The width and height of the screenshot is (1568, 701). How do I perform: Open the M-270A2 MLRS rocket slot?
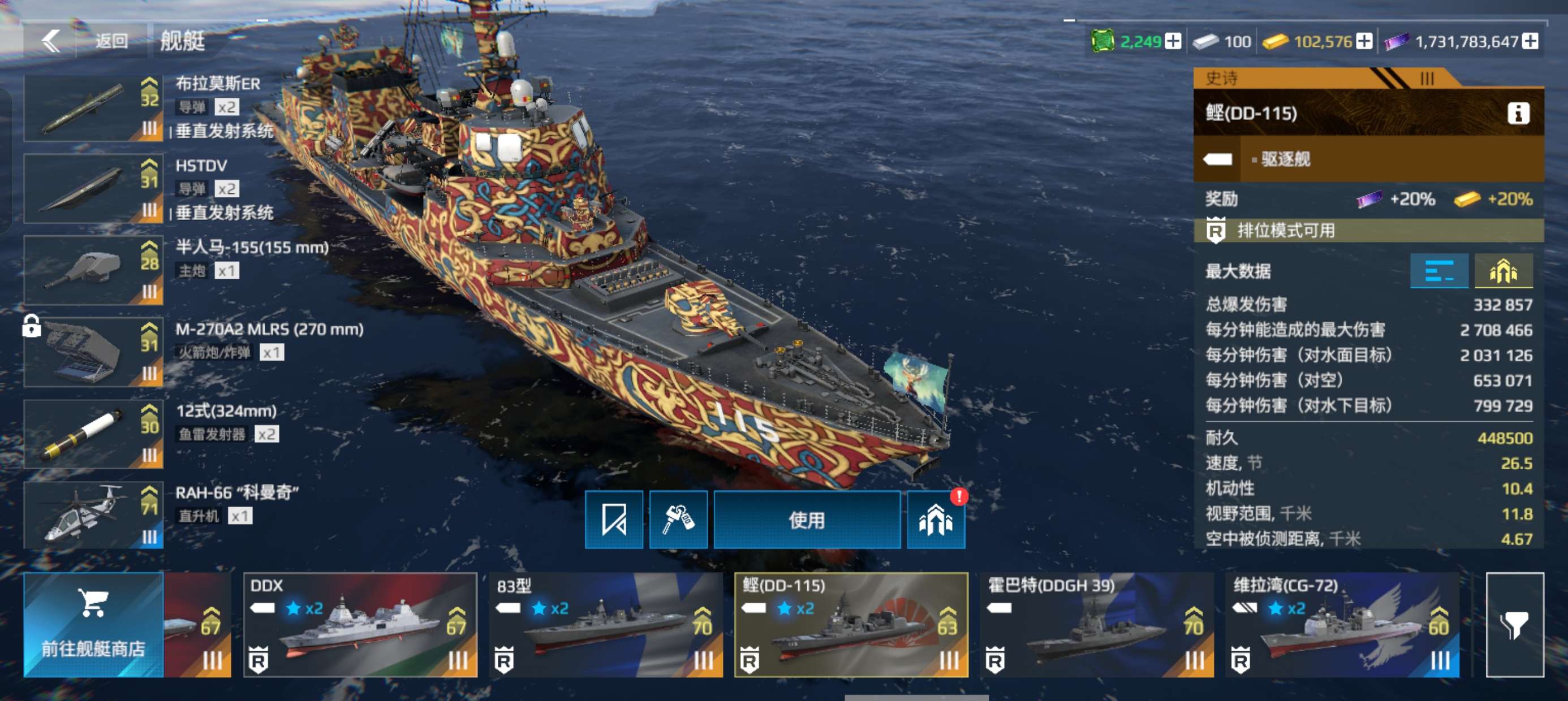(x=93, y=352)
